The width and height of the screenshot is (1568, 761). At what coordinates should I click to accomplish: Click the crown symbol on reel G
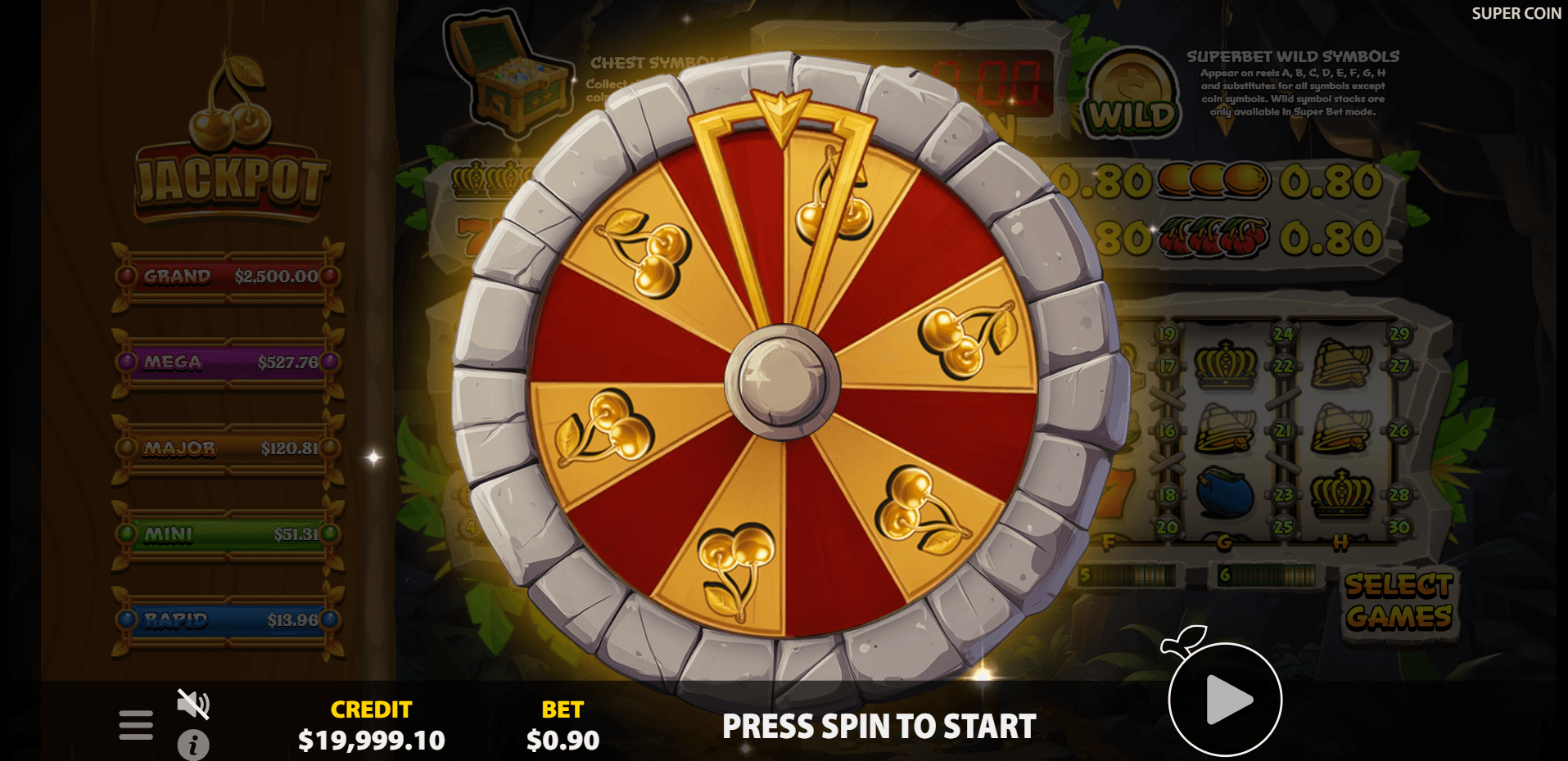pyautogui.click(x=1226, y=365)
